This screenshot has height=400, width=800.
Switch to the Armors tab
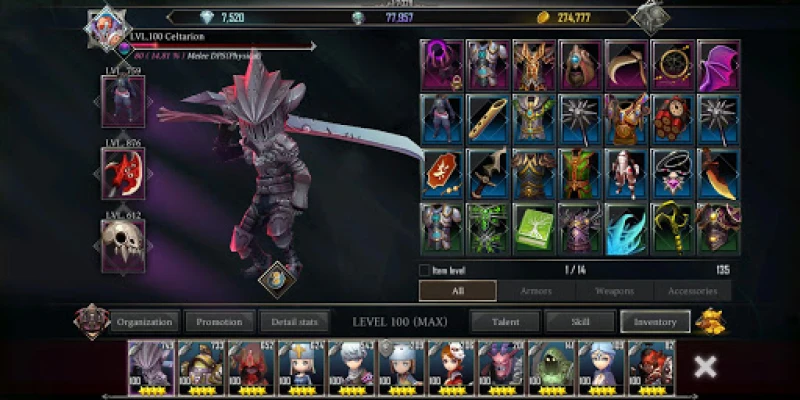point(536,291)
